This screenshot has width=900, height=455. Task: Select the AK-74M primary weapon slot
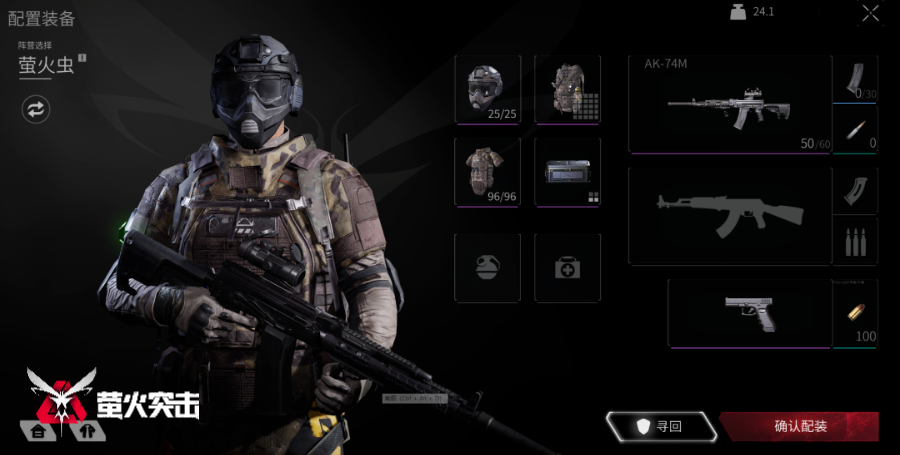(730, 104)
